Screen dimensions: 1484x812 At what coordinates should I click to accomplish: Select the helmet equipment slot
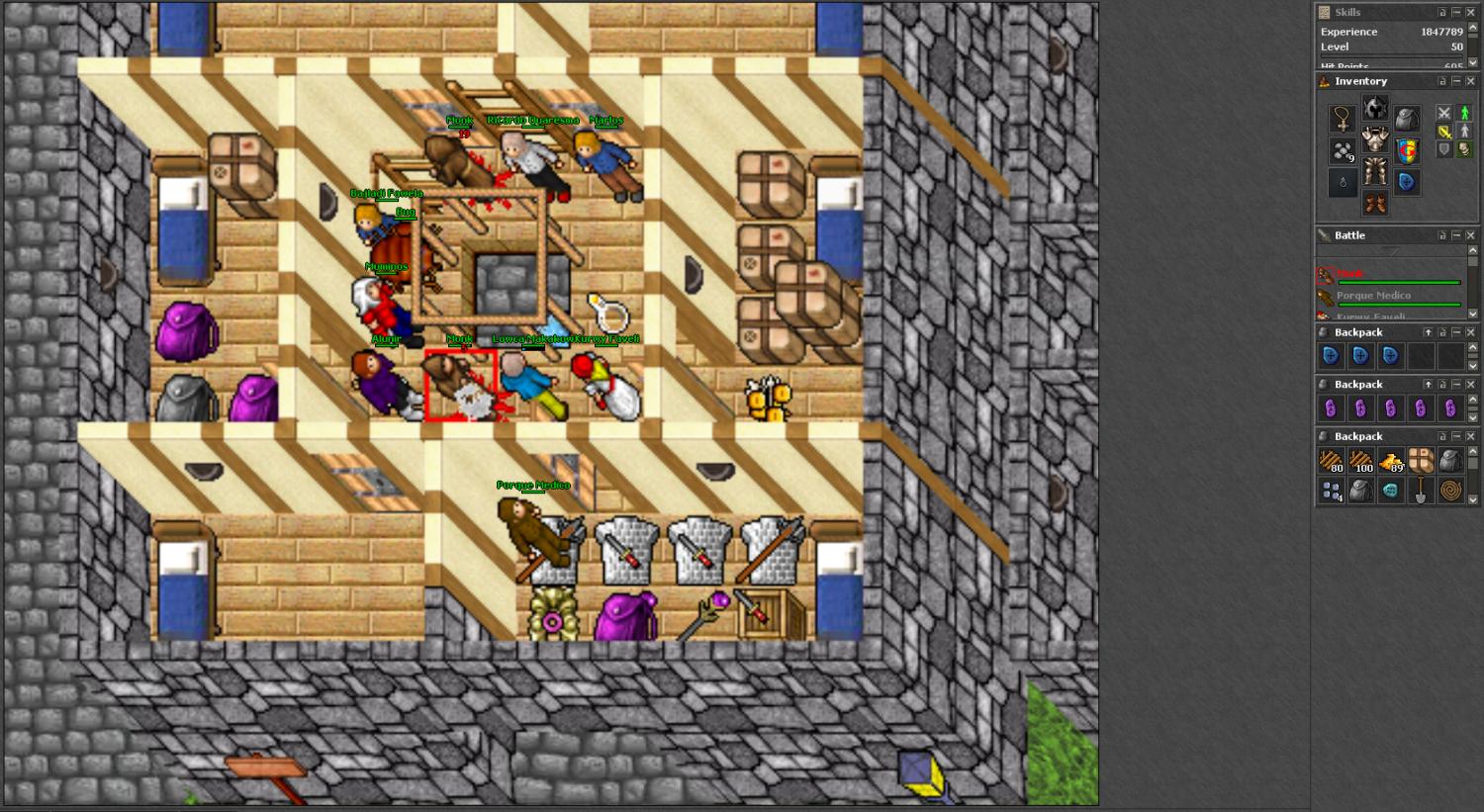click(x=1374, y=108)
